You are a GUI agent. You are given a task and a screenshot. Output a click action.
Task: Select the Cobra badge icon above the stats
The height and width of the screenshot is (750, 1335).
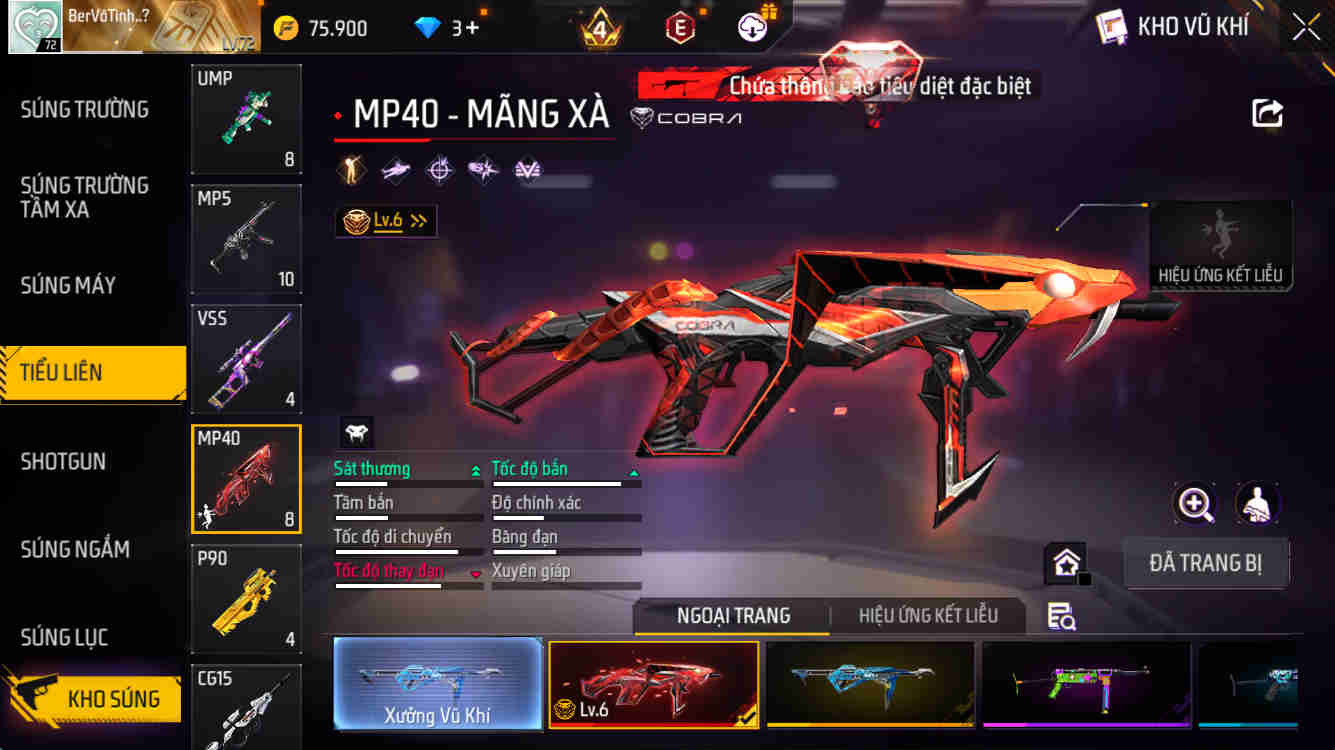[x=355, y=434]
